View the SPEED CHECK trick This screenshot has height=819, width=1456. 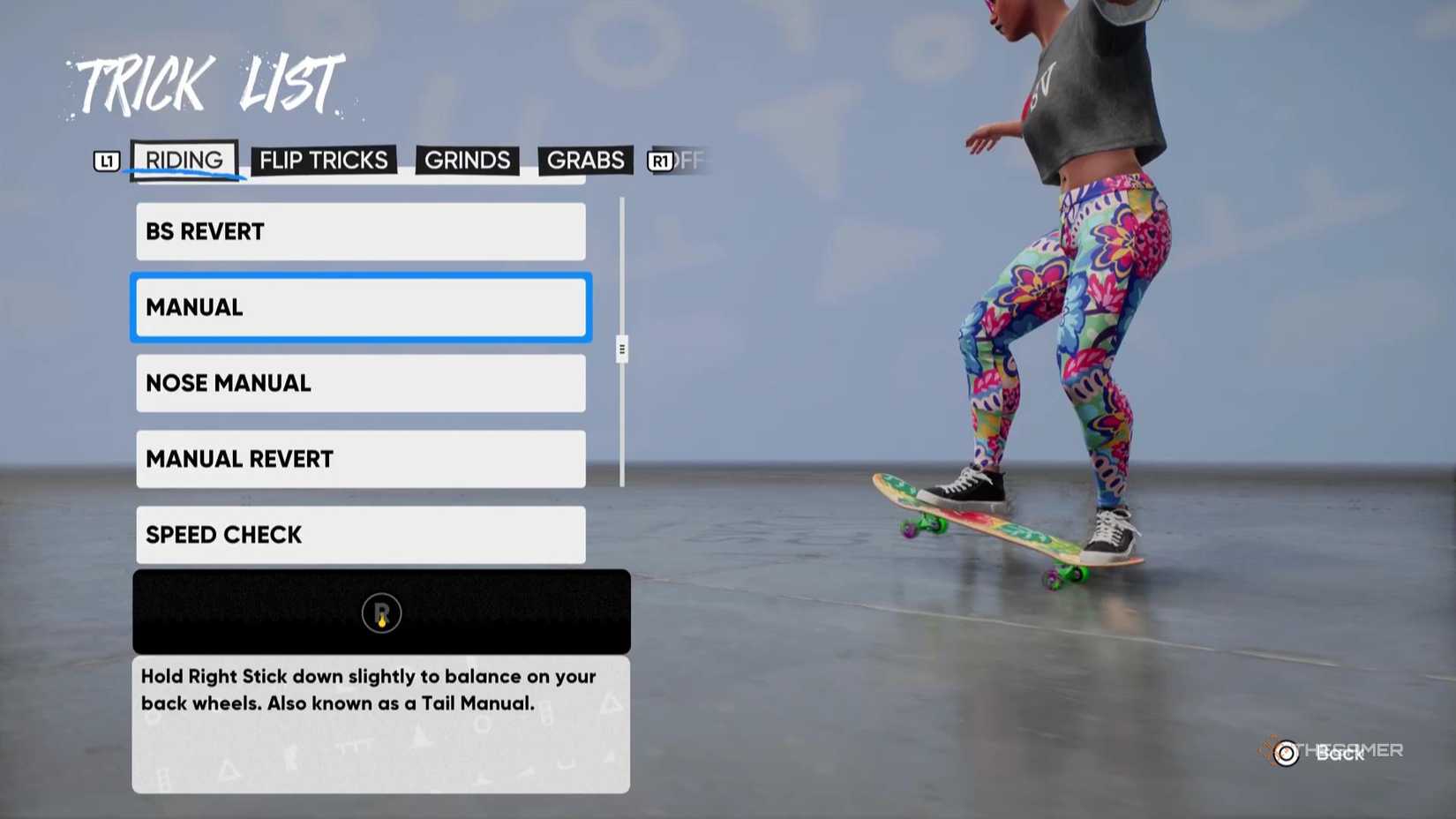pos(360,535)
